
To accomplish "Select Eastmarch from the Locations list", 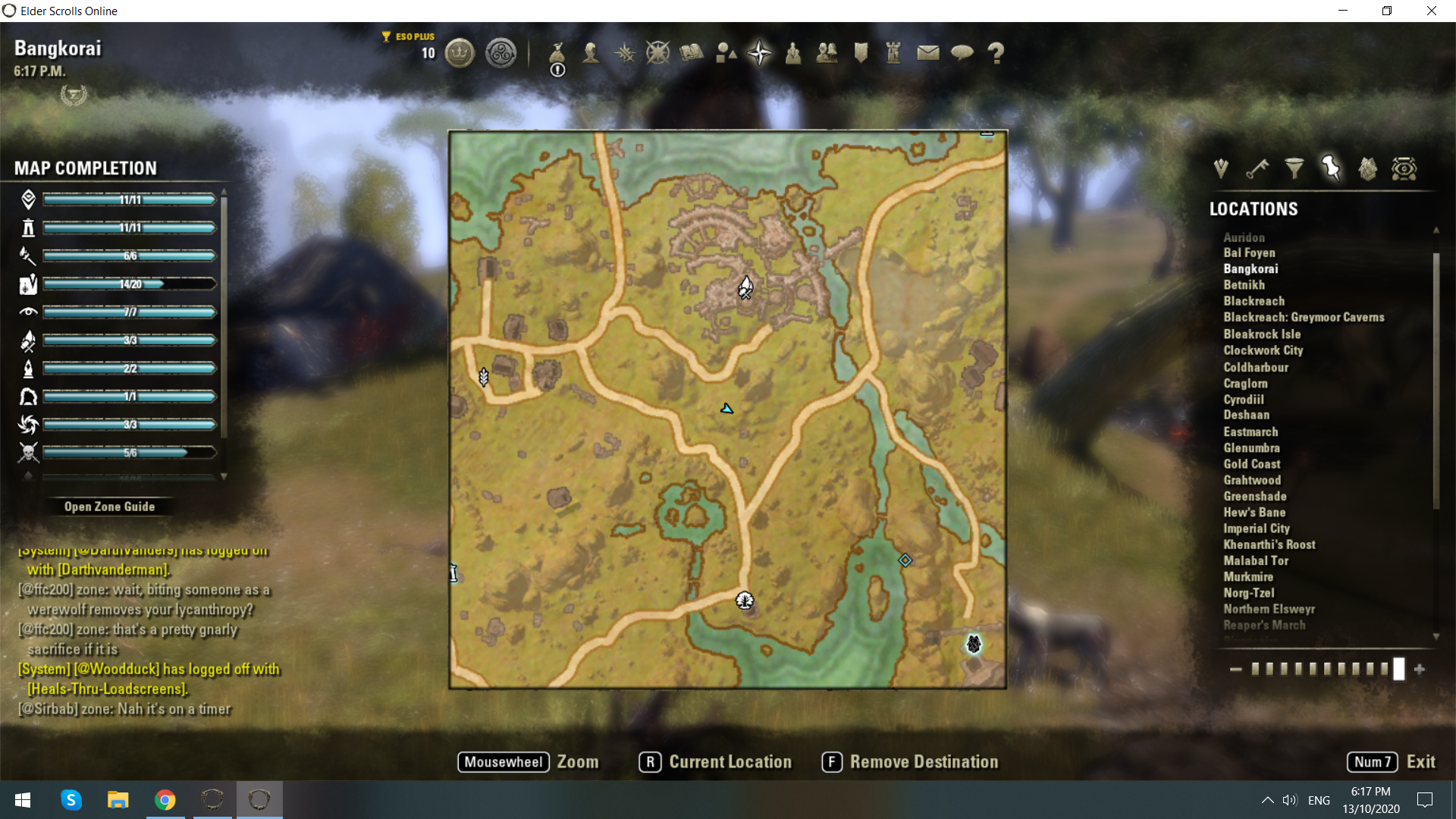I will (x=1251, y=431).
